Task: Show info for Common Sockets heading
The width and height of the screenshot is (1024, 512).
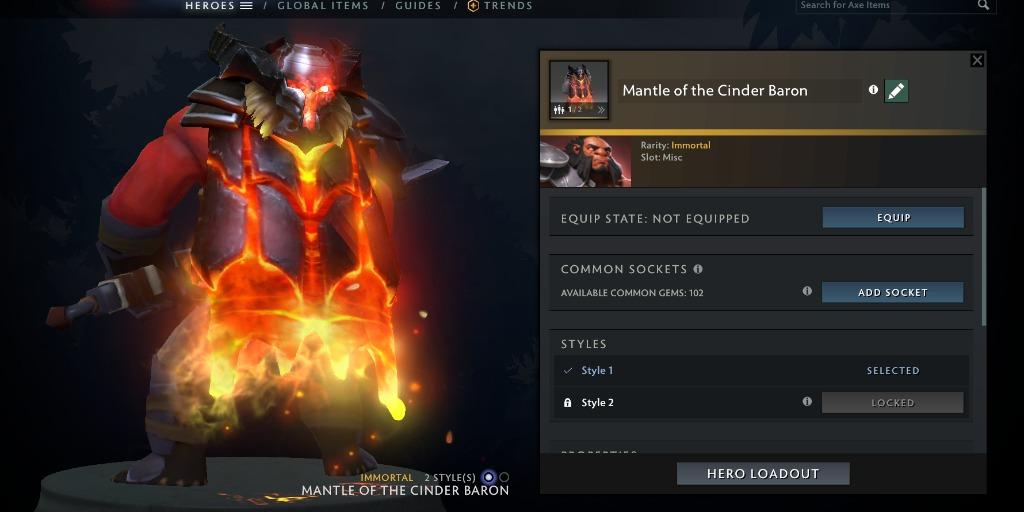Action: 698,269
